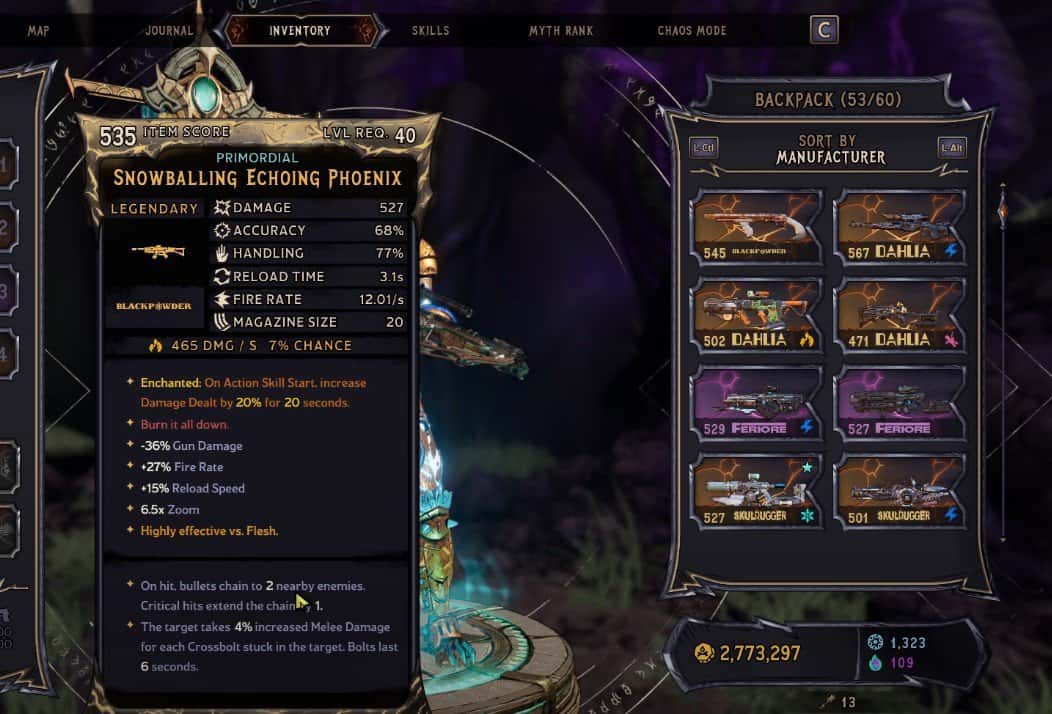1052x714 pixels.
Task: Select the 527 Skuldugger frost weapon
Action: (x=757, y=491)
